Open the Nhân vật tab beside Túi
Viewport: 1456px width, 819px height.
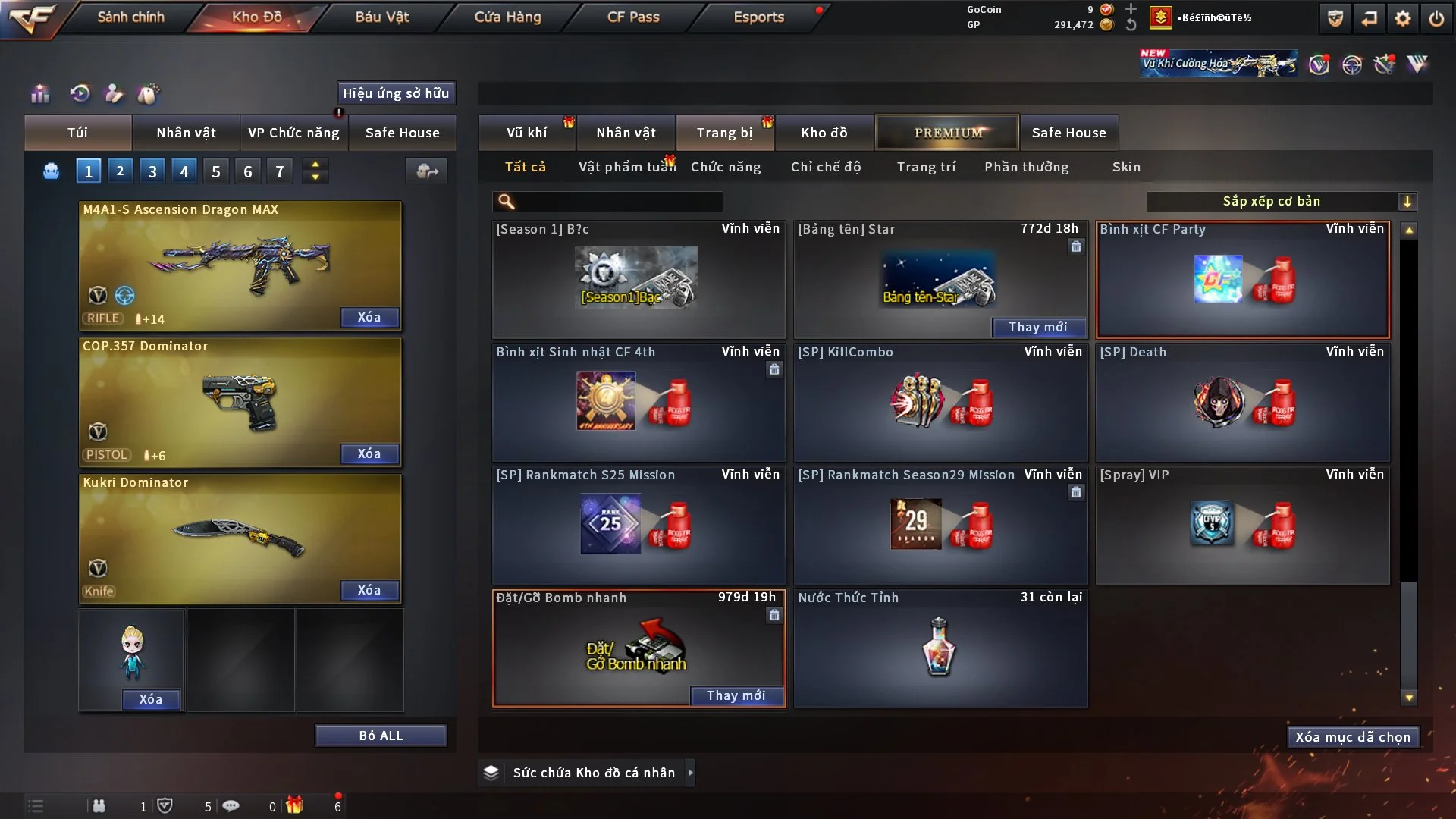tap(186, 133)
